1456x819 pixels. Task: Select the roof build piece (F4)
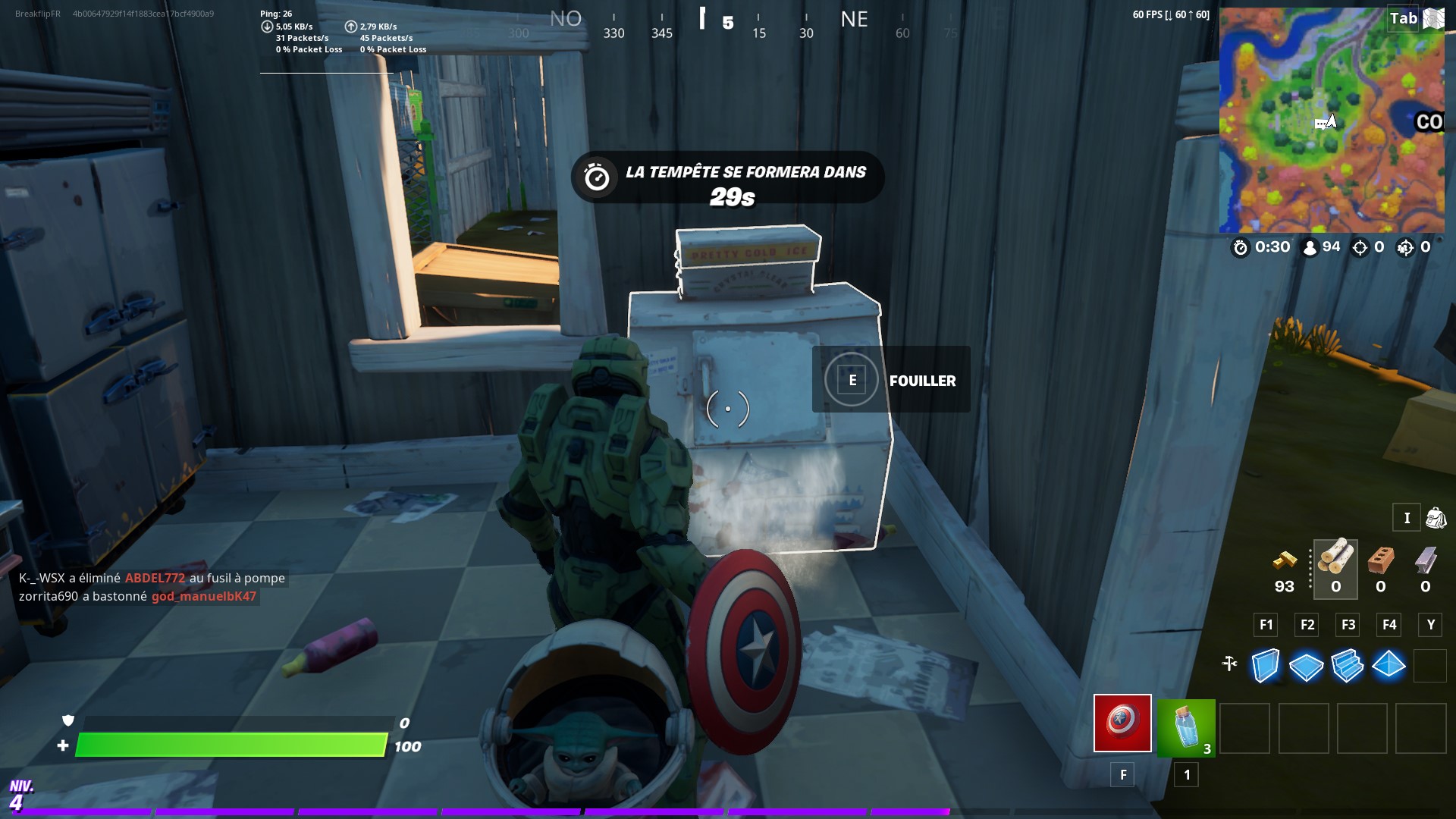click(1389, 667)
